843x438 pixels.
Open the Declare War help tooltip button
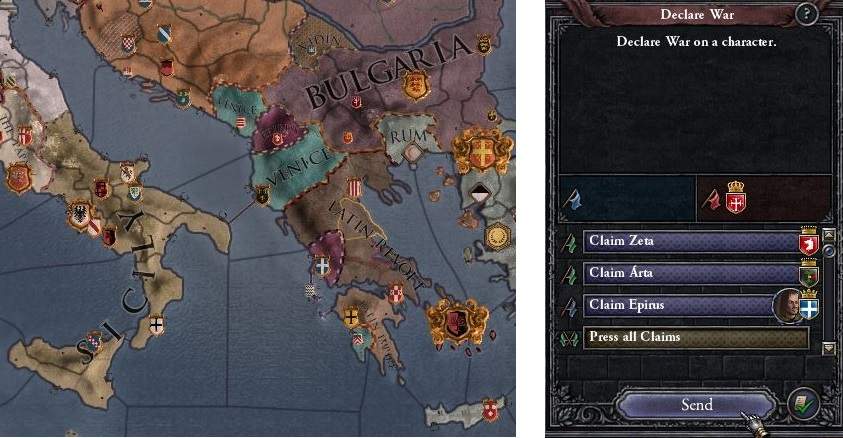806,14
